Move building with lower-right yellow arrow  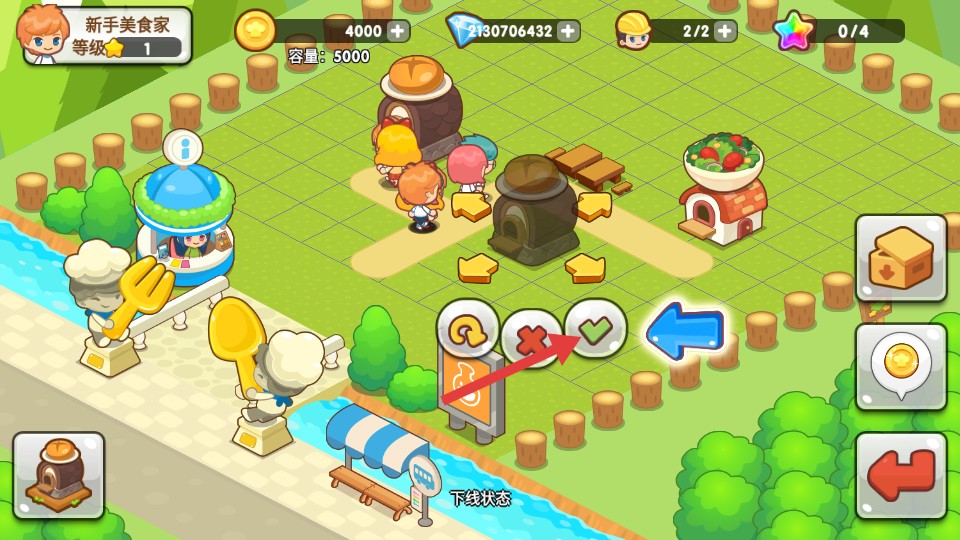[585, 267]
